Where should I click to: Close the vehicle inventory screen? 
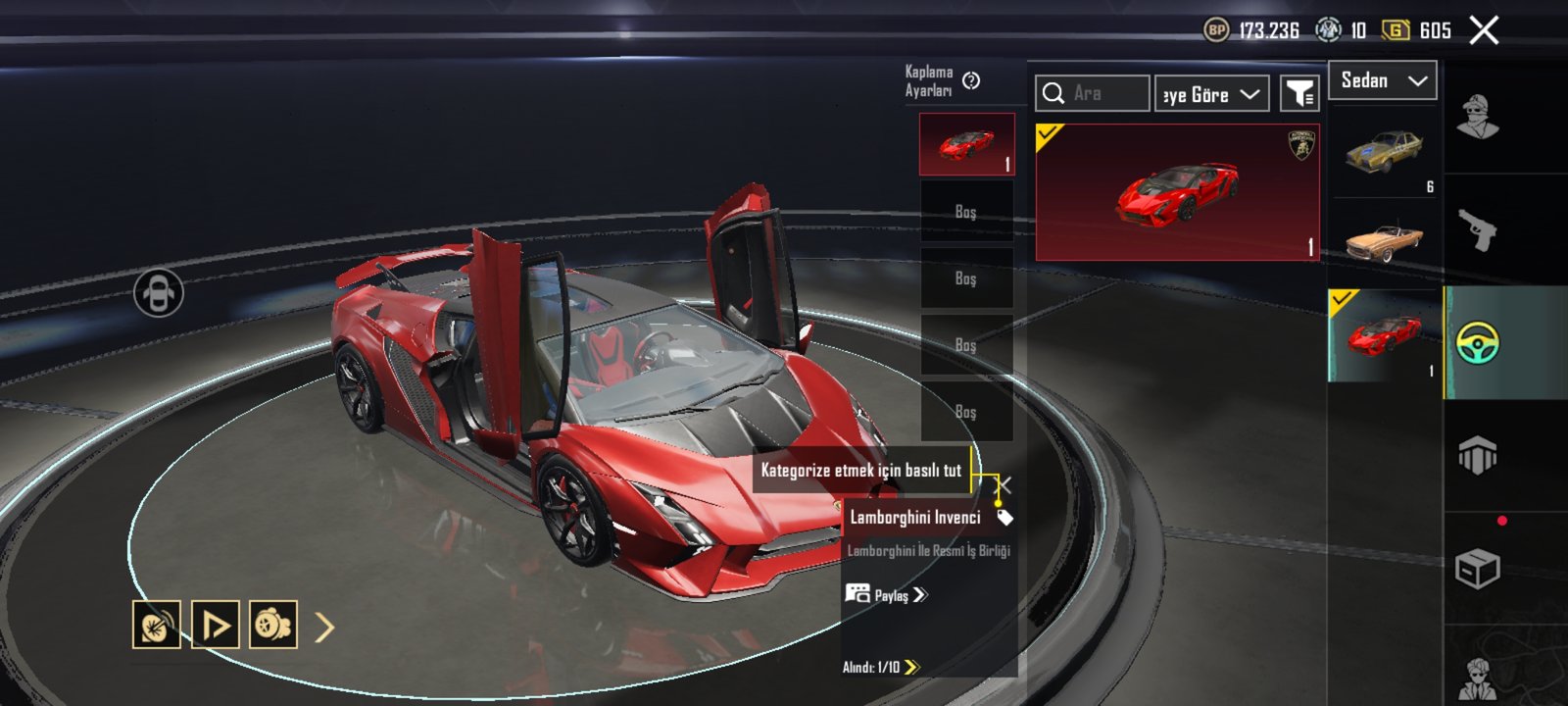click(1484, 30)
